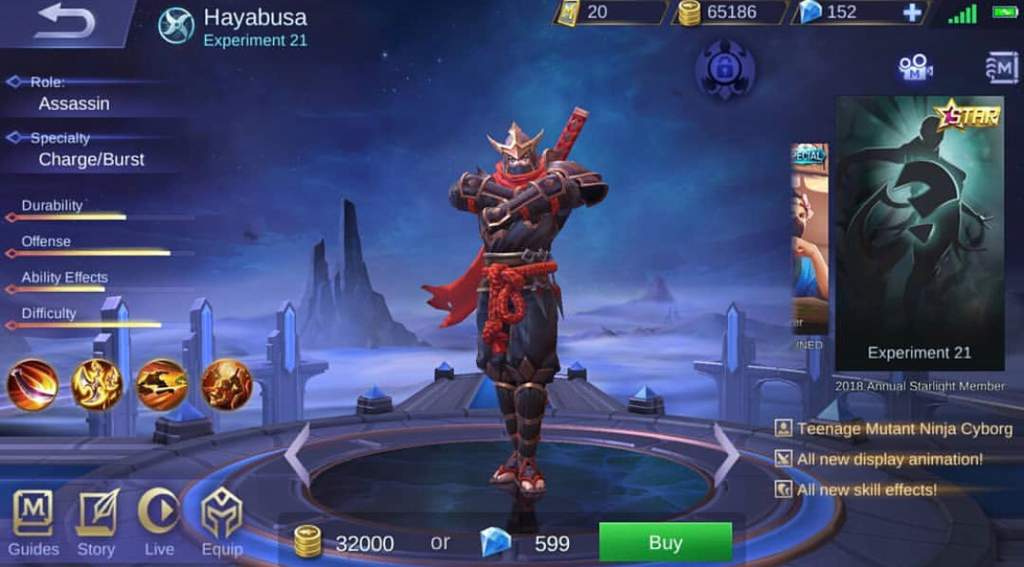Show the previous skin with left arrow
1024x567 pixels.
pos(297,455)
